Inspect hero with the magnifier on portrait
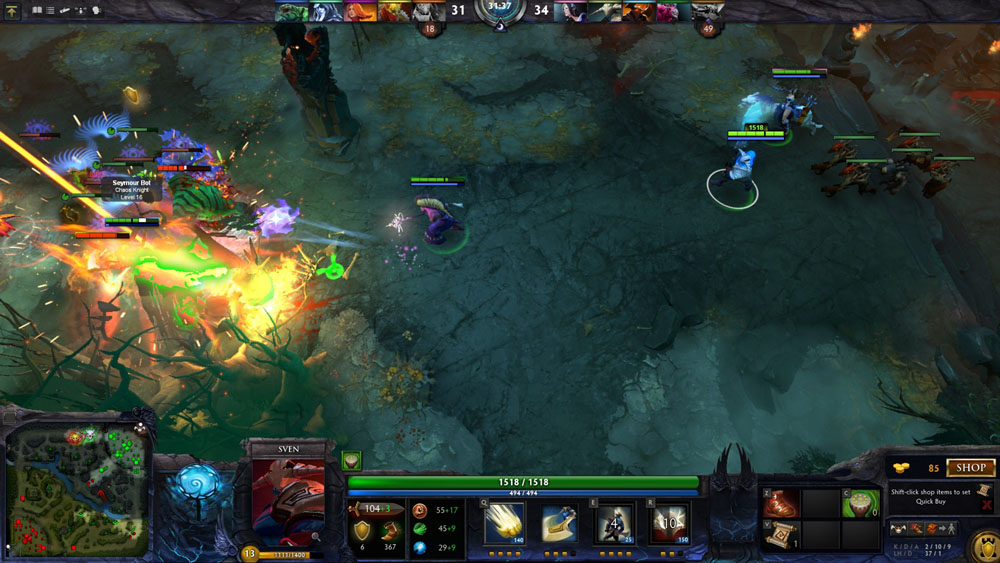The image size is (1000, 563). pyautogui.click(x=316, y=536)
